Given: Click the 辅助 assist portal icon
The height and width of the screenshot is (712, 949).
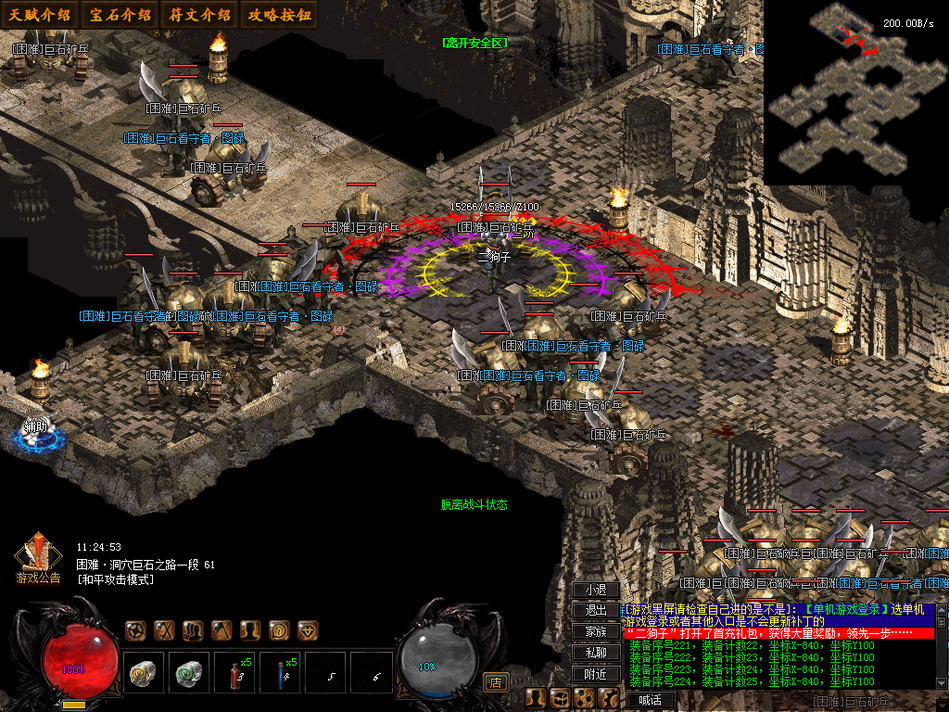Looking at the screenshot, I should (x=36, y=434).
